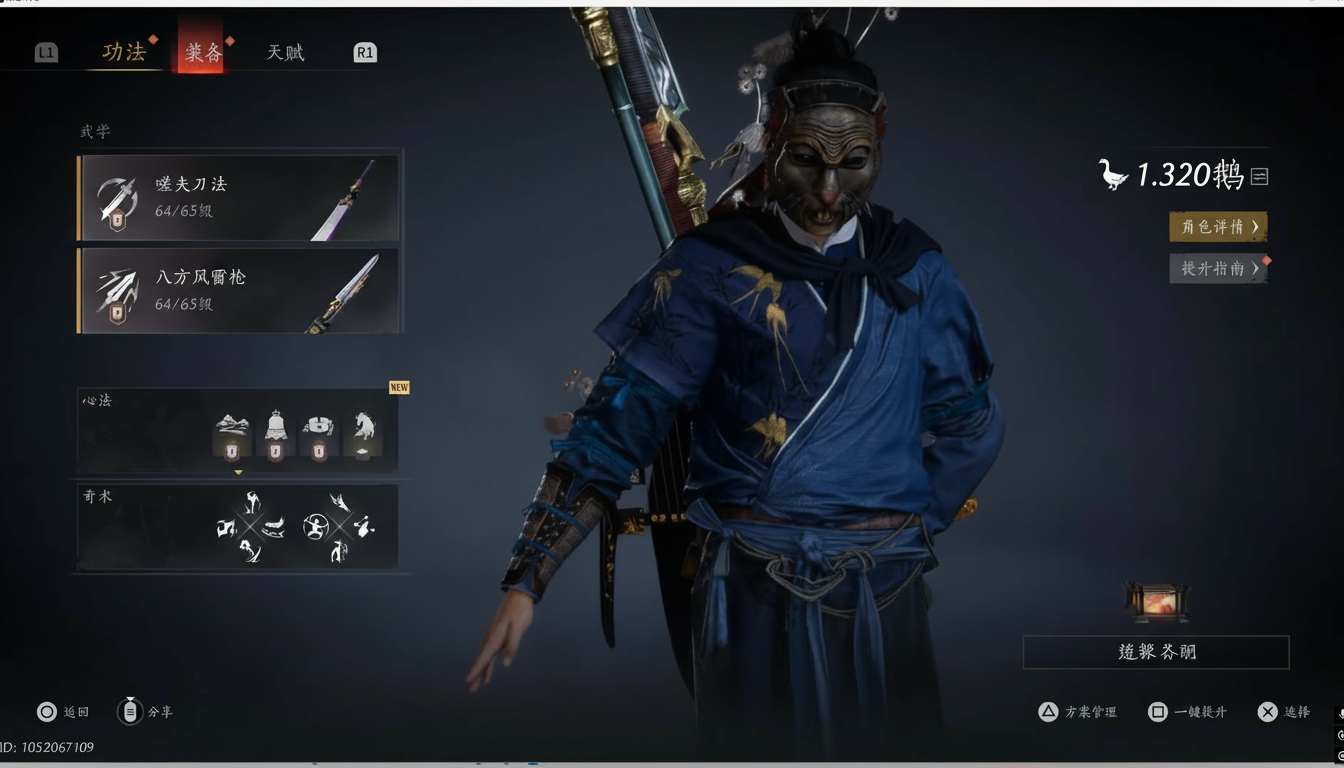Click the glowing lantern icon
The image size is (1344, 768).
[1157, 602]
